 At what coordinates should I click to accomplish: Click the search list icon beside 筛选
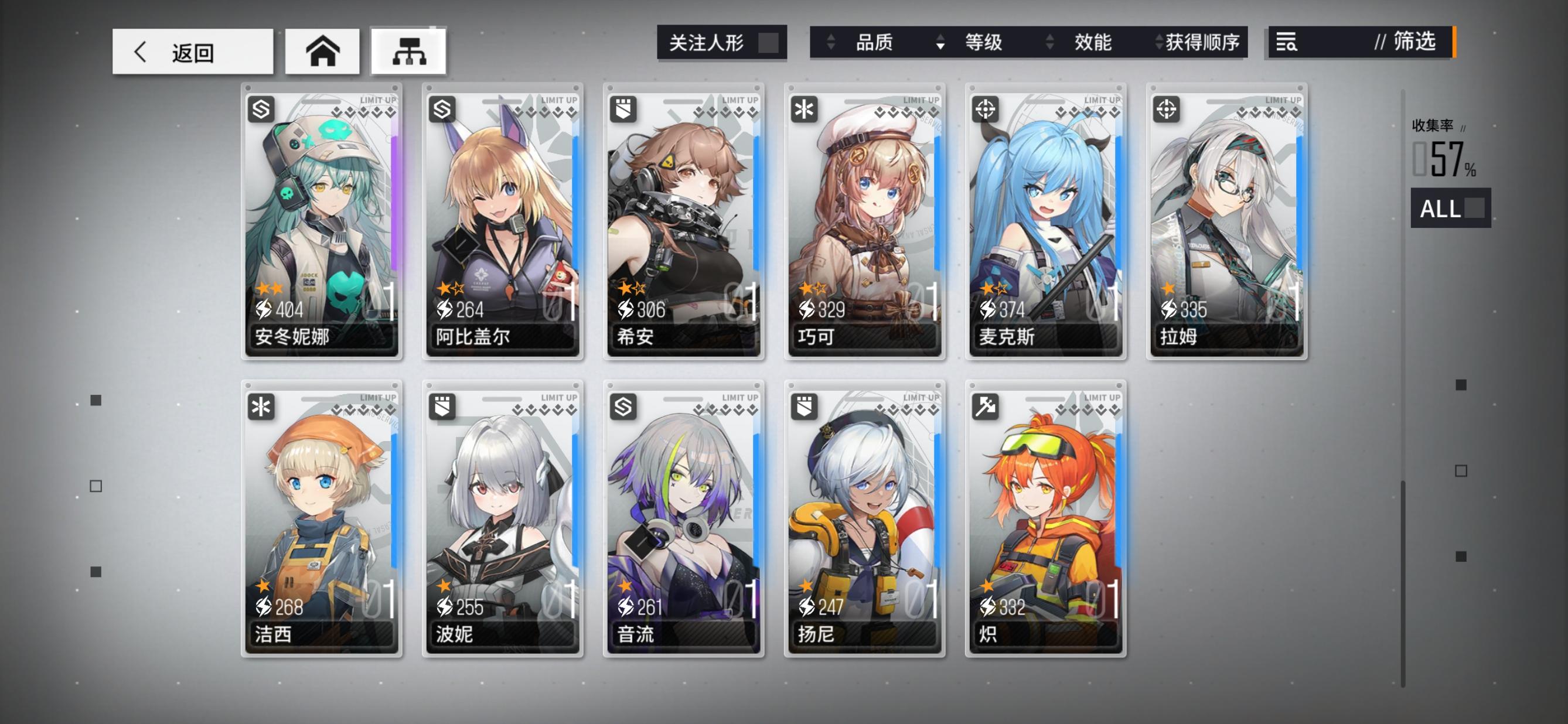[1288, 43]
